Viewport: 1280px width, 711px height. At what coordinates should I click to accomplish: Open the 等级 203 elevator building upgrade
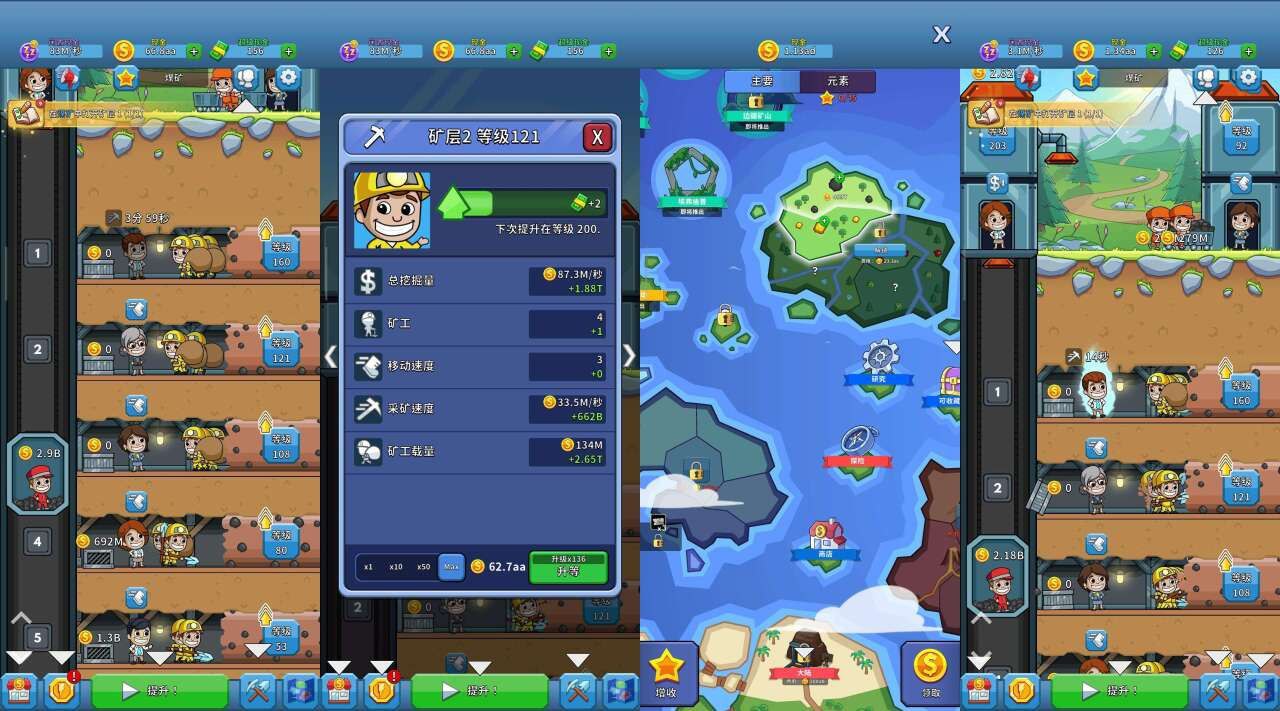997,138
